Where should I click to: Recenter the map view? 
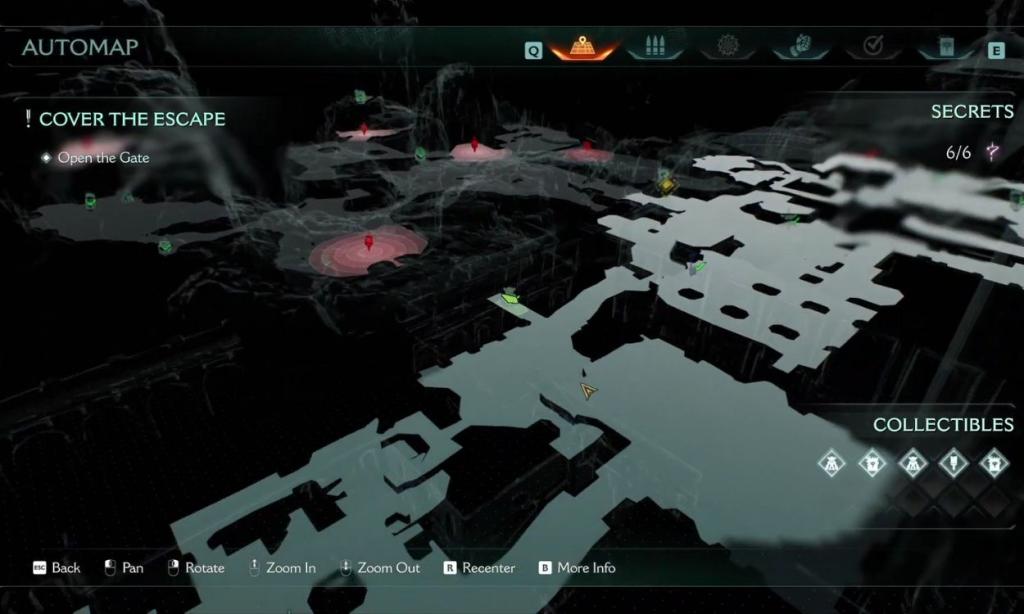479,568
